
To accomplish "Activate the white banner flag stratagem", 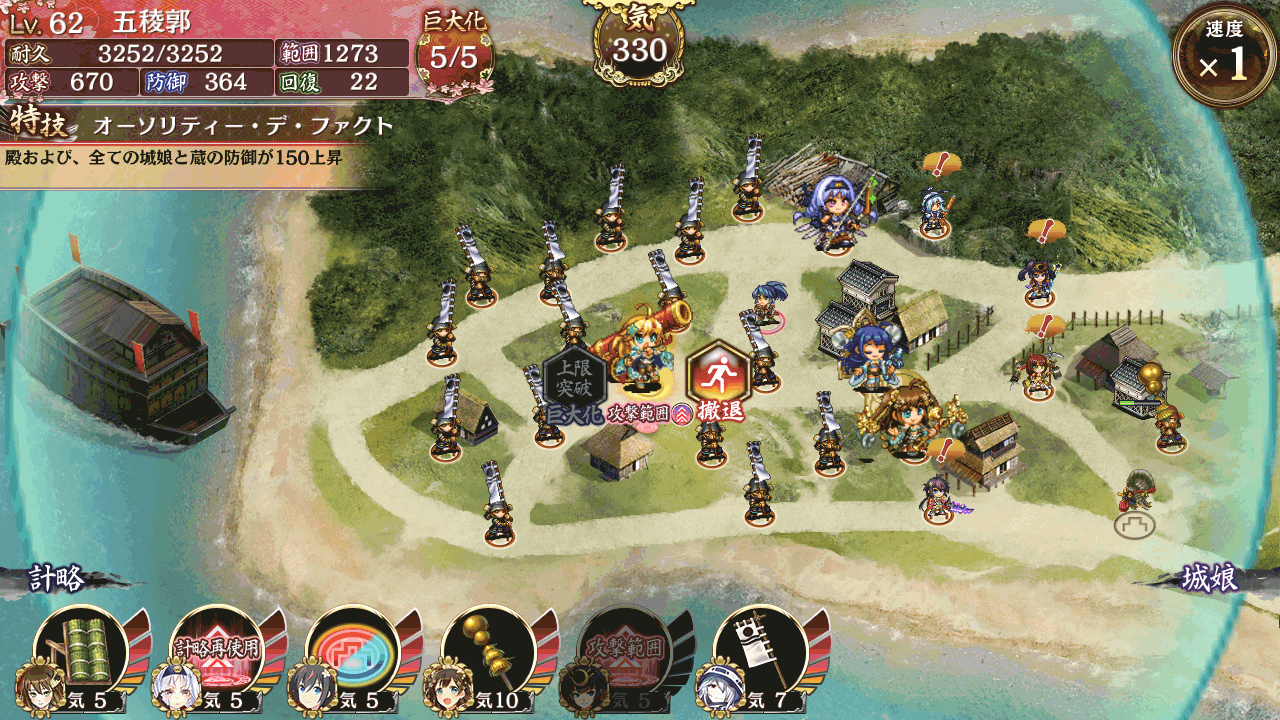I will (760, 651).
